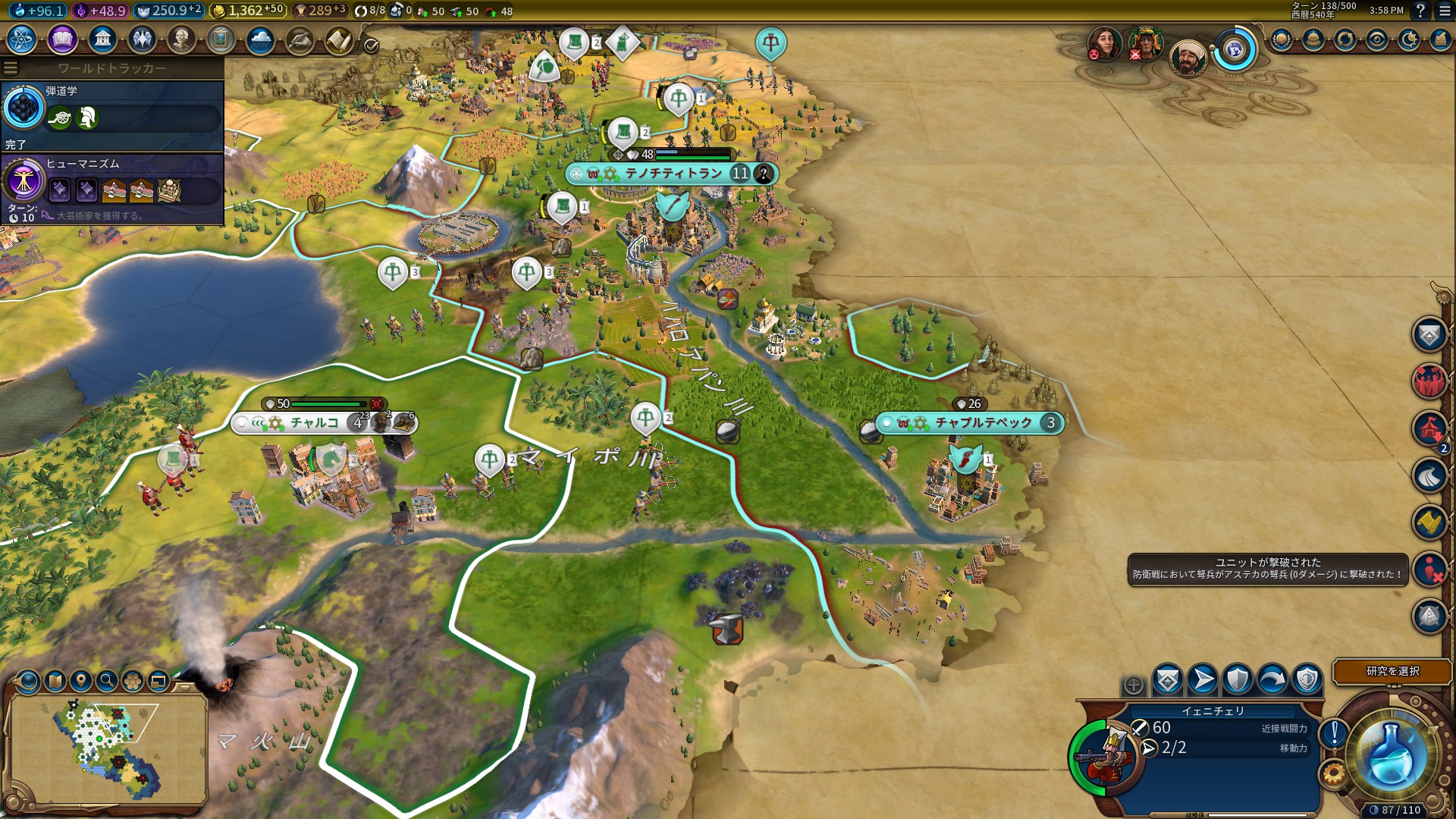Open the technology tree atom icon

(22, 39)
